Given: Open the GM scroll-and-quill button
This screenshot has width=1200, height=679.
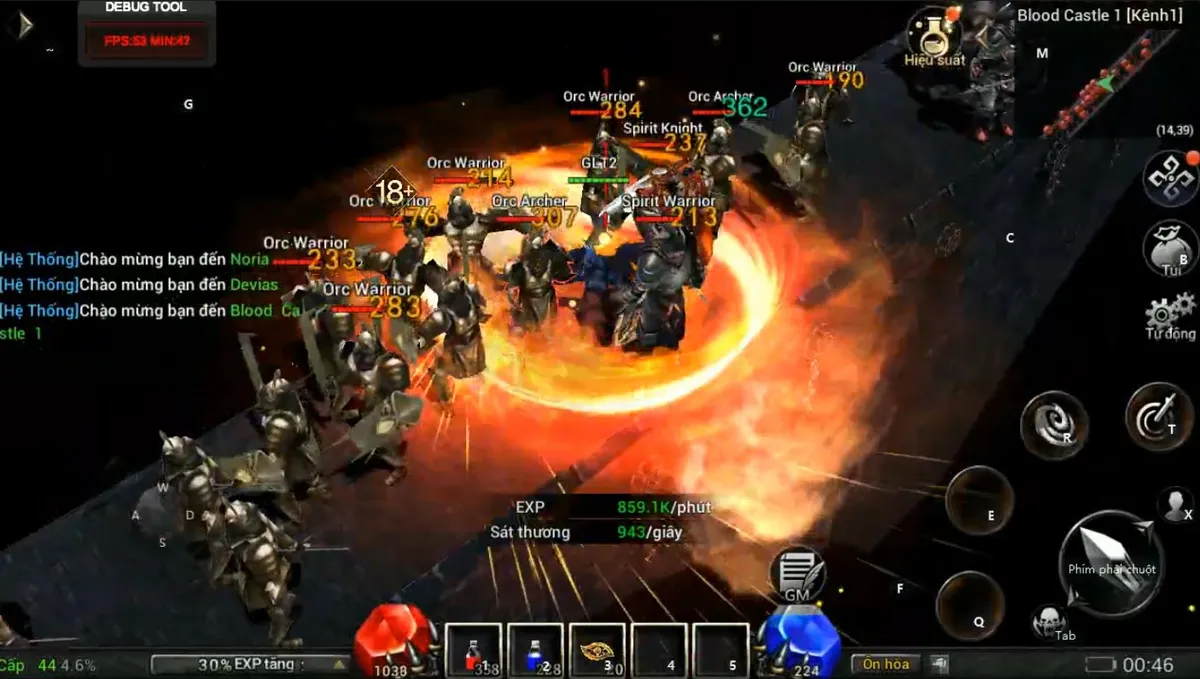Looking at the screenshot, I should point(797,575).
